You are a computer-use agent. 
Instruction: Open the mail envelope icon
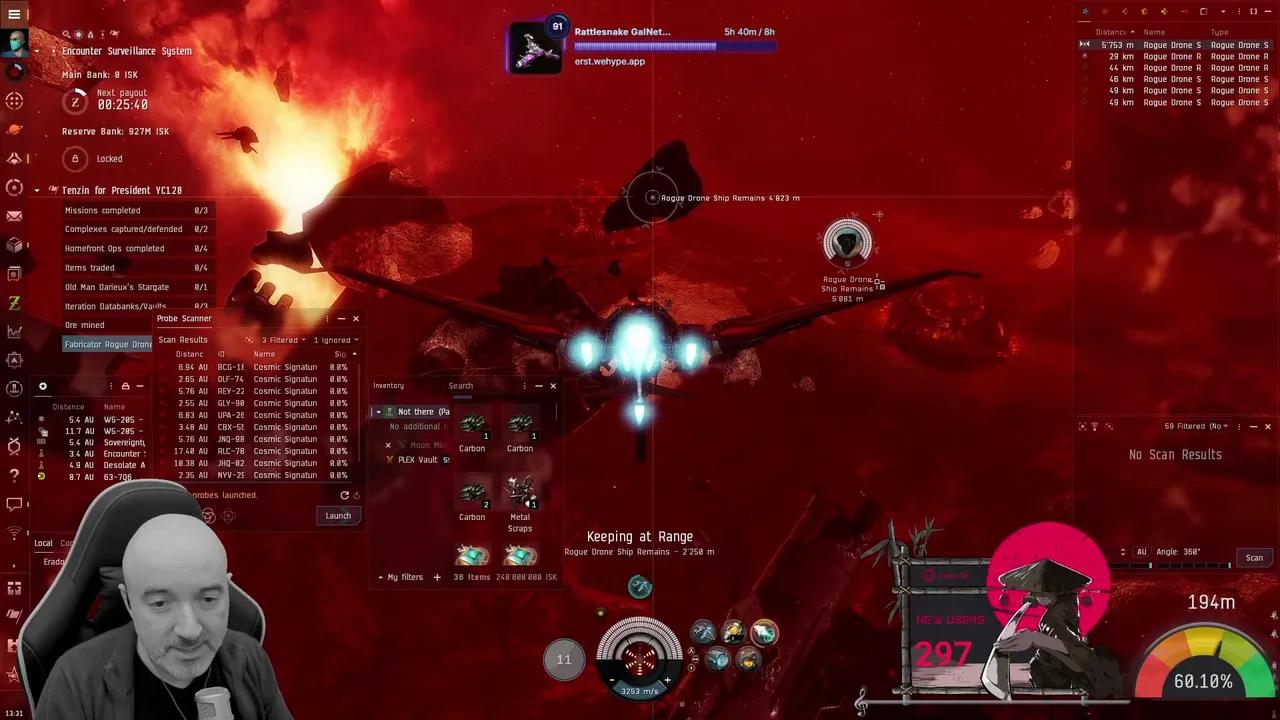[x=14, y=216]
